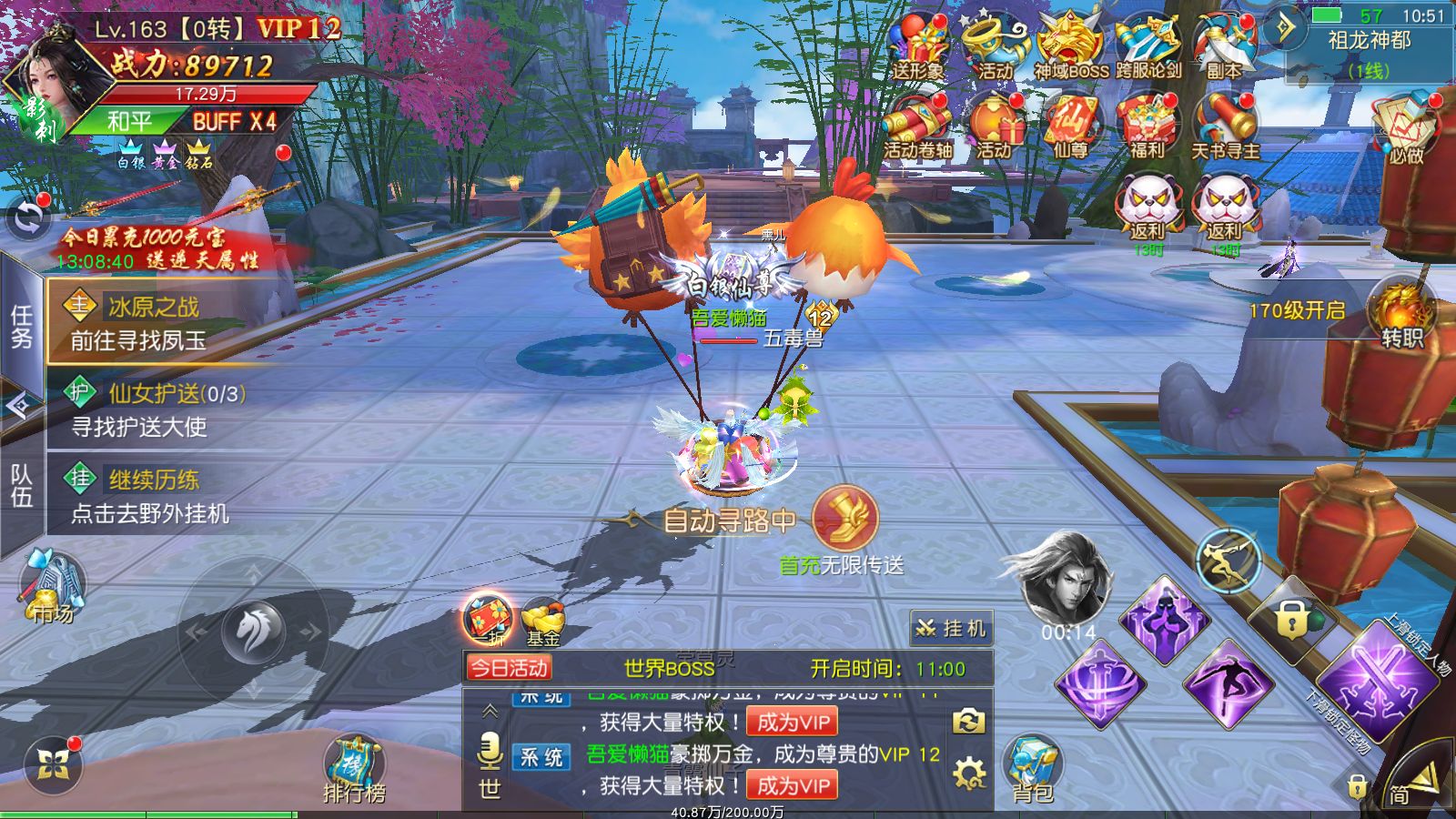1456x819 pixels.
Task: Open the 福利 welfare rewards
Action: coord(1148,126)
